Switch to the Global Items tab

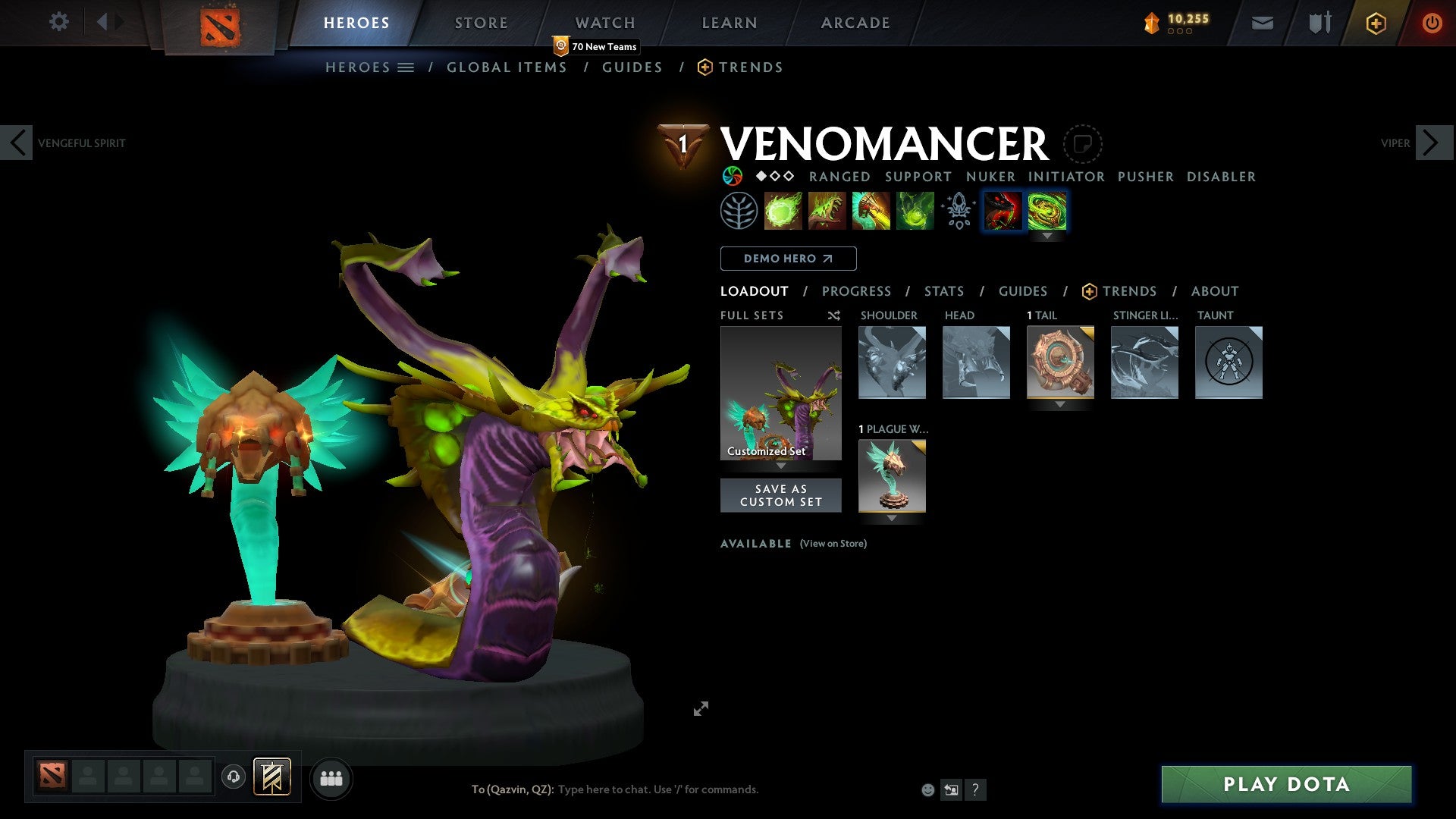click(507, 67)
